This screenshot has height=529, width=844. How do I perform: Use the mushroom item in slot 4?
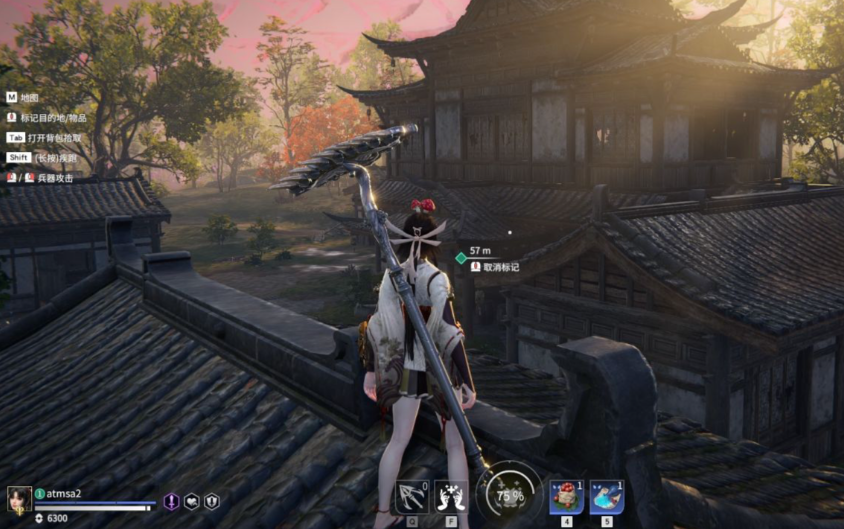click(566, 496)
